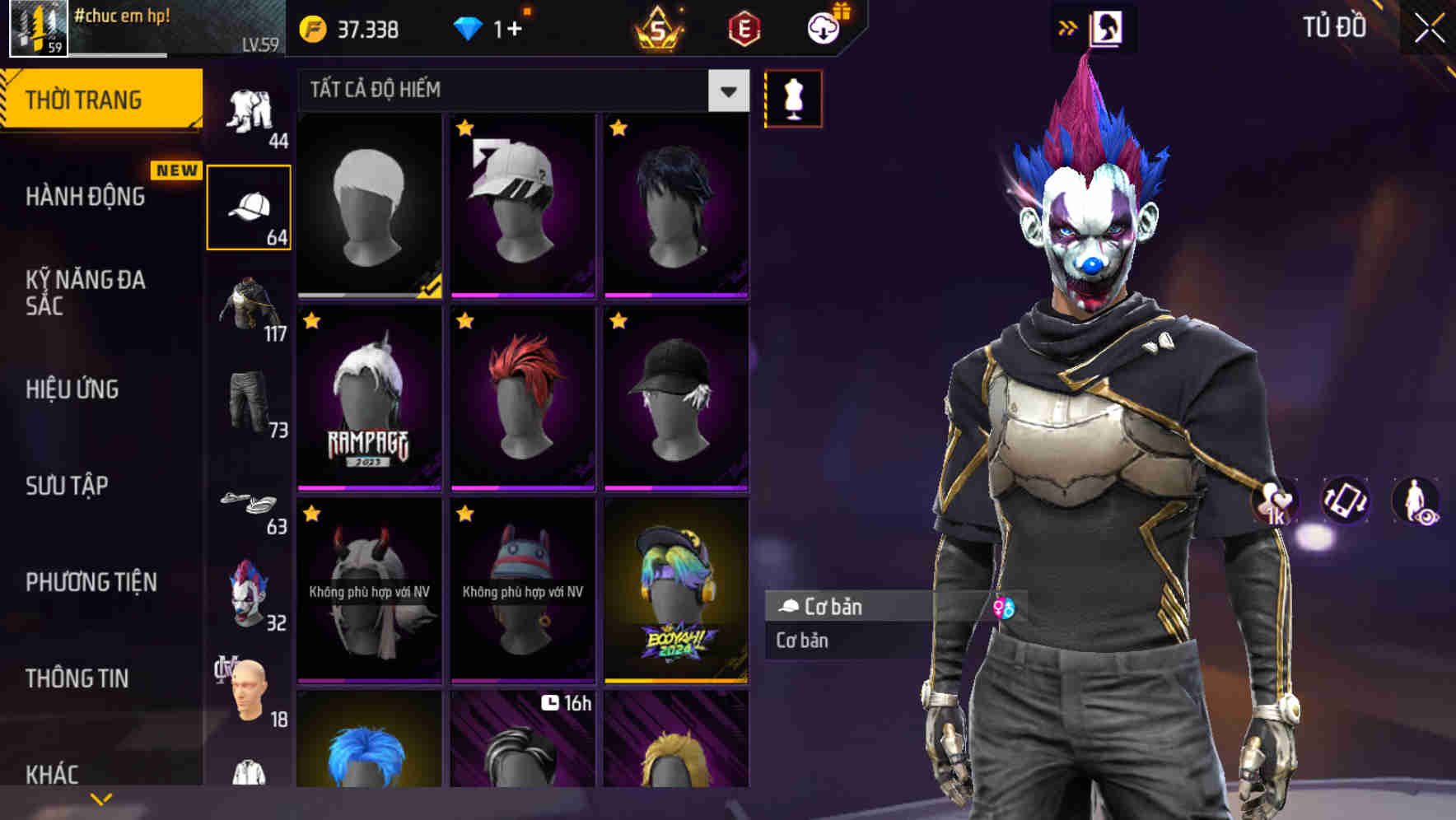This screenshot has height=820, width=1456.
Task: Collapse the panel using the double-arrow chevrons
Action: click(1068, 27)
